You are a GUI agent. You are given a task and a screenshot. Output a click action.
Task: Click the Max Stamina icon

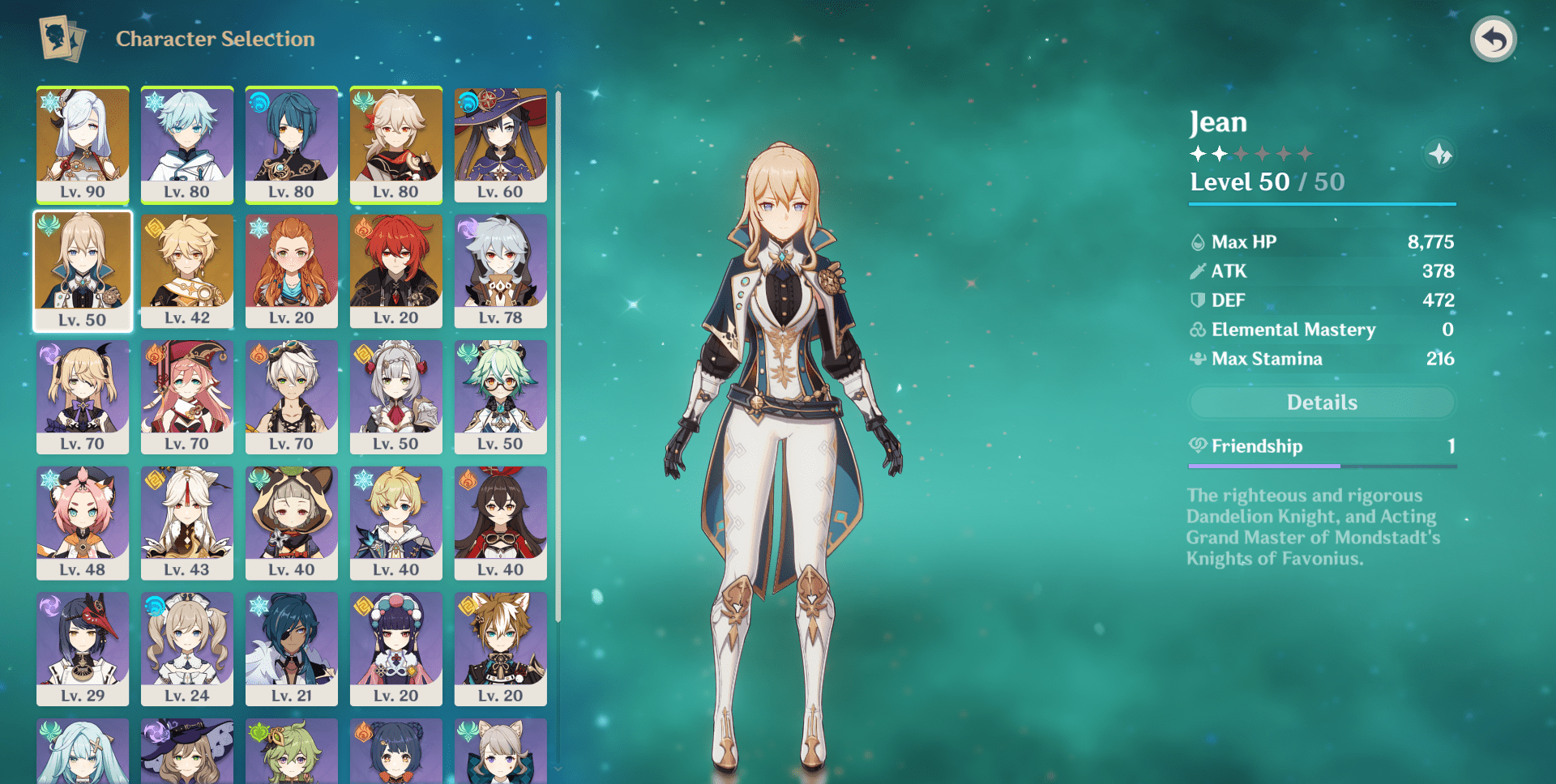coord(1198,358)
